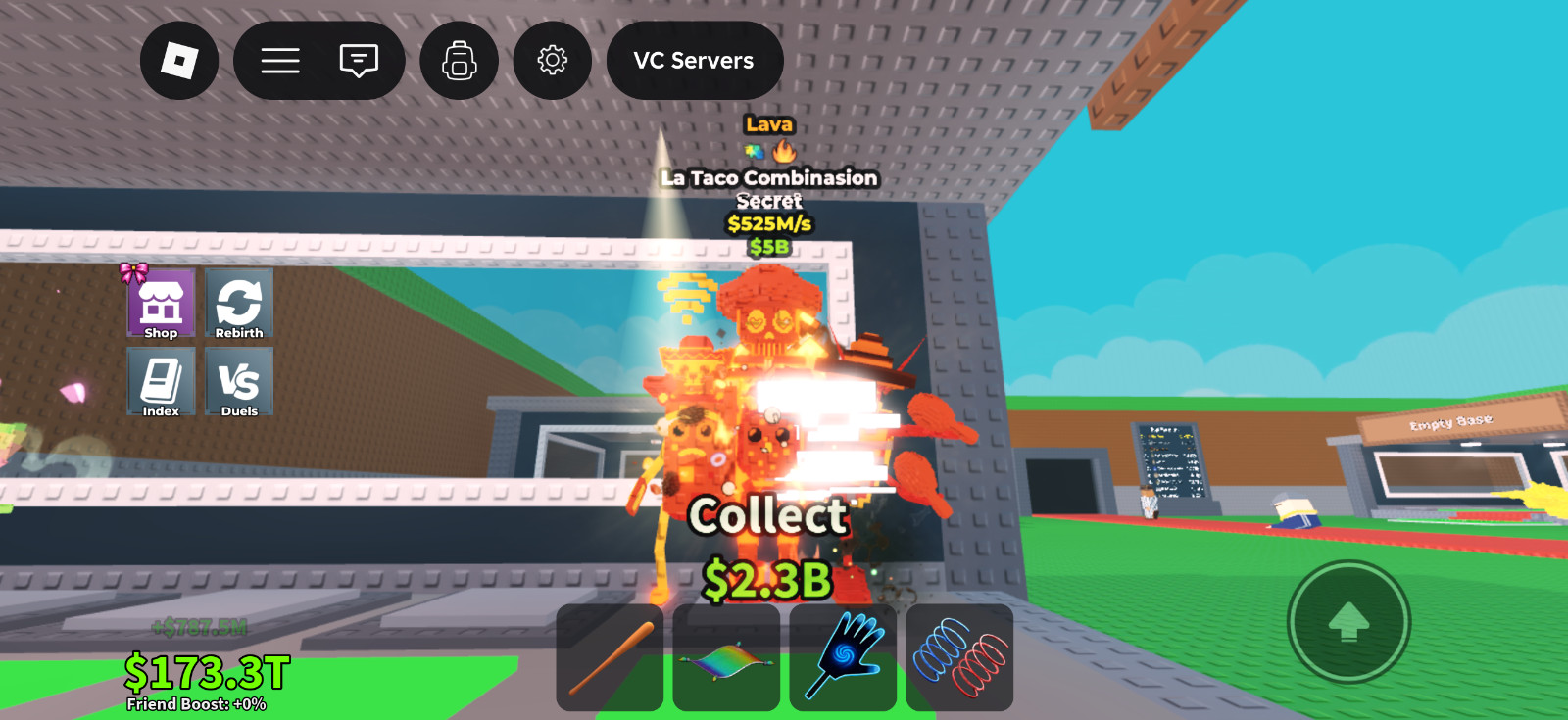The image size is (1568, 720).
Task: Open the VC Servers menu
Action: point(695,60)
